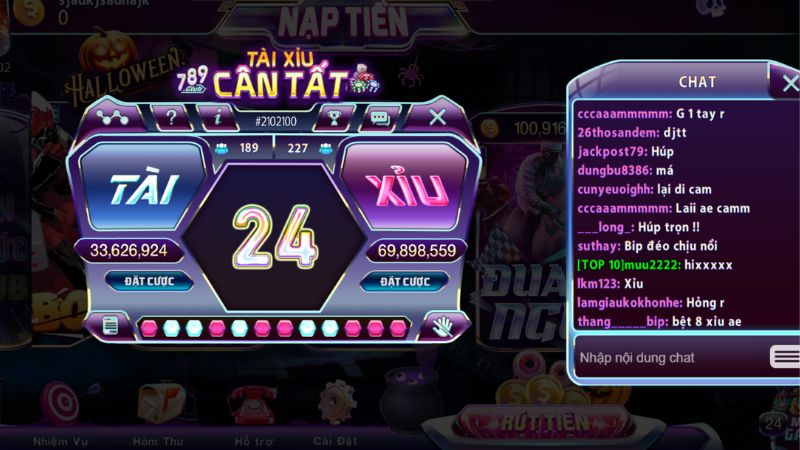Open the bet history document icon
Viewport: 800px width, 450px height.
pos(110,325)
